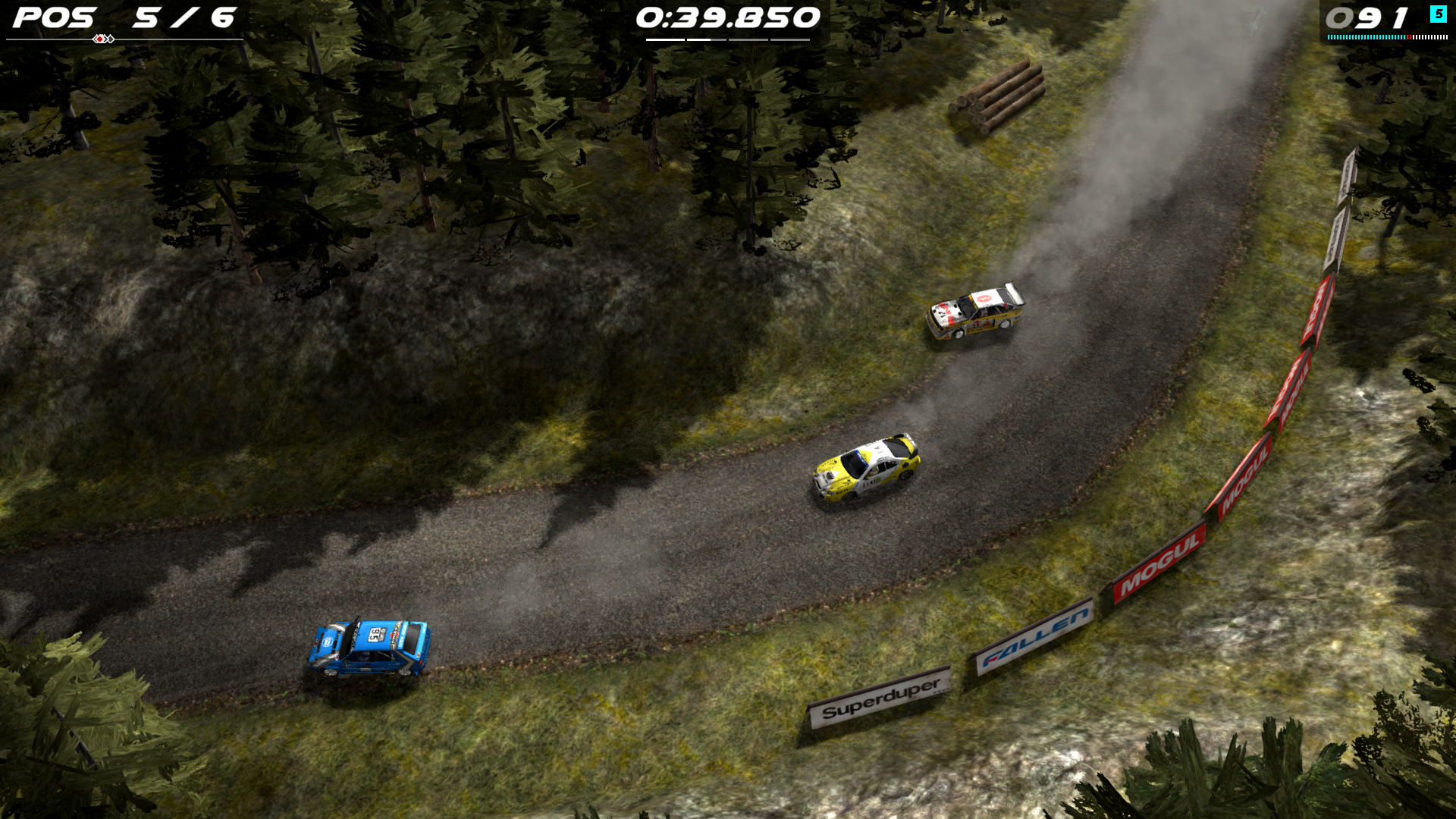Viewport: 1456px width, 819px height.
Task: Click the red segment of the speed bar
Action: tap(1409, 37)
